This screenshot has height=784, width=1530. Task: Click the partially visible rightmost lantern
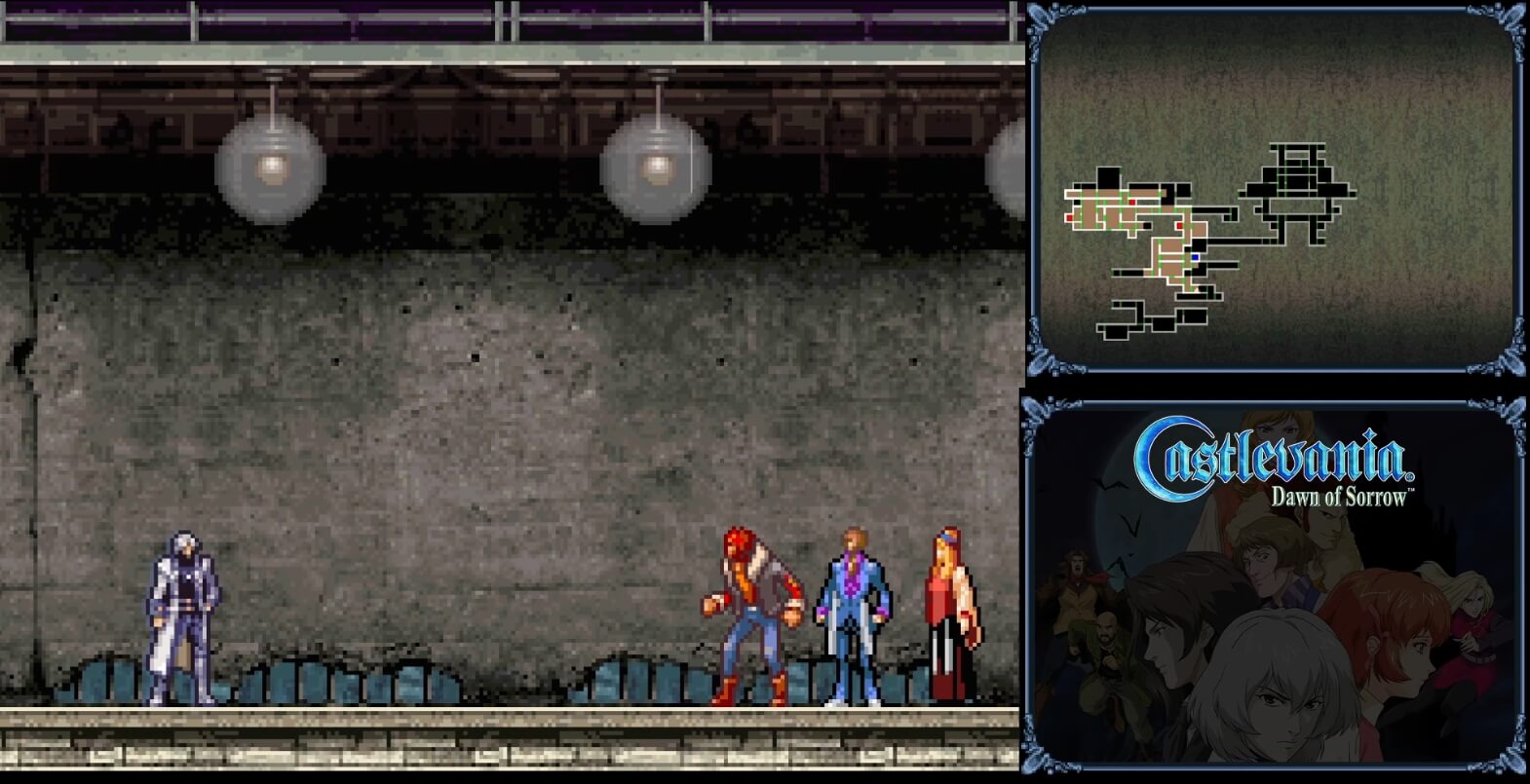click(1009, 170)
